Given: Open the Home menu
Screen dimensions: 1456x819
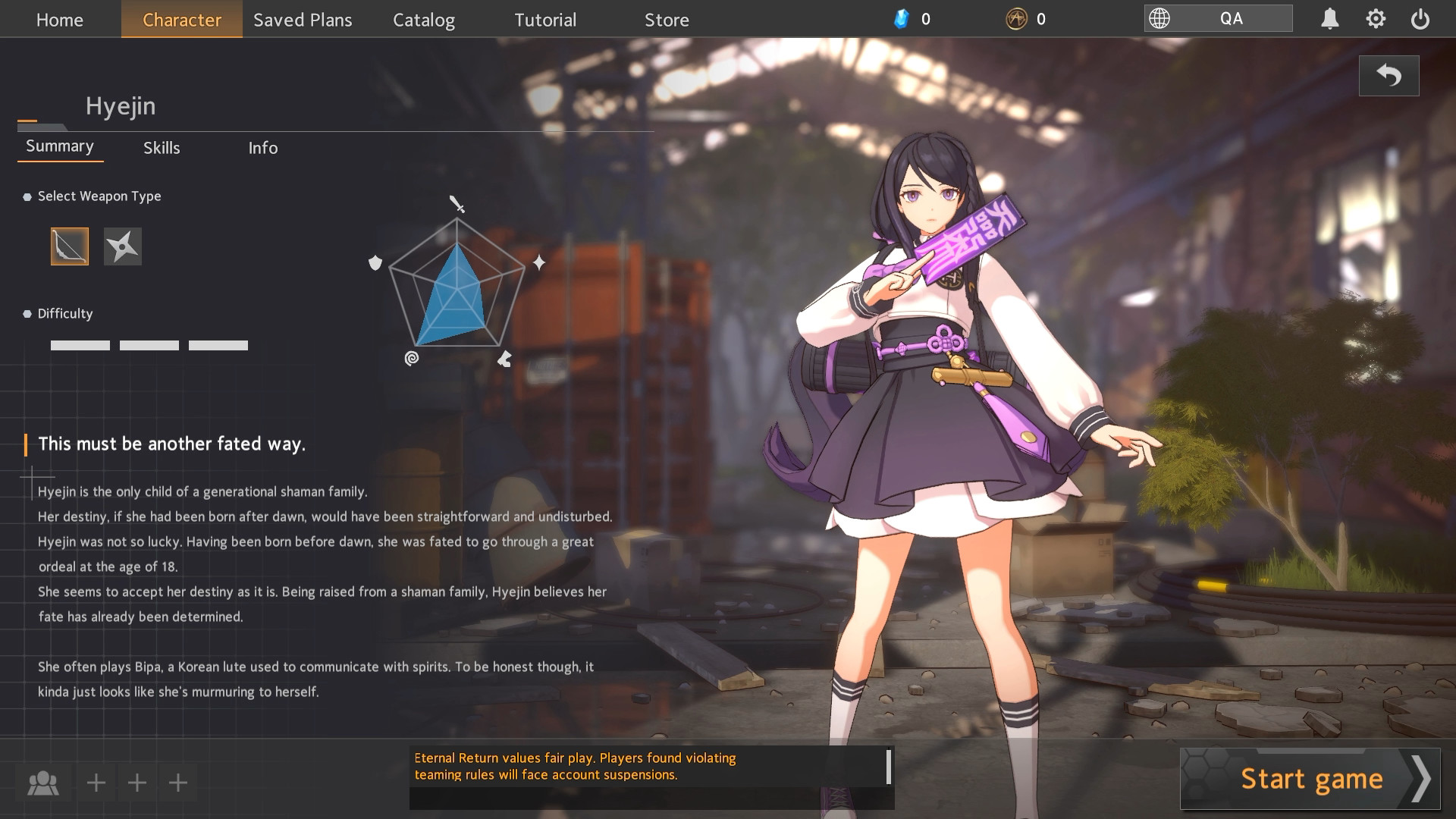Looking at the screenshot, I should (60, 20).
